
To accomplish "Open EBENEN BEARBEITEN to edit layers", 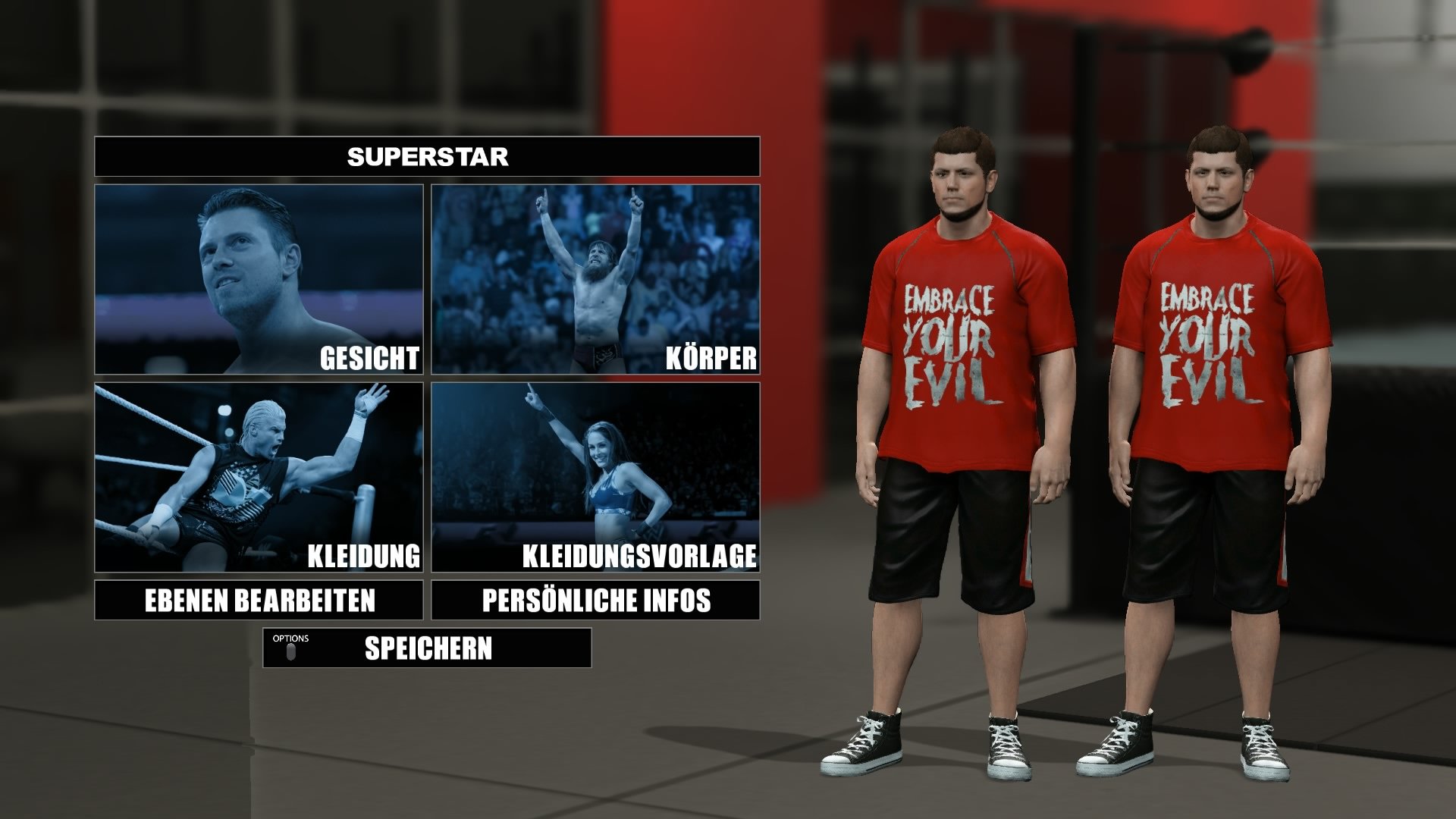I will 262,599.
